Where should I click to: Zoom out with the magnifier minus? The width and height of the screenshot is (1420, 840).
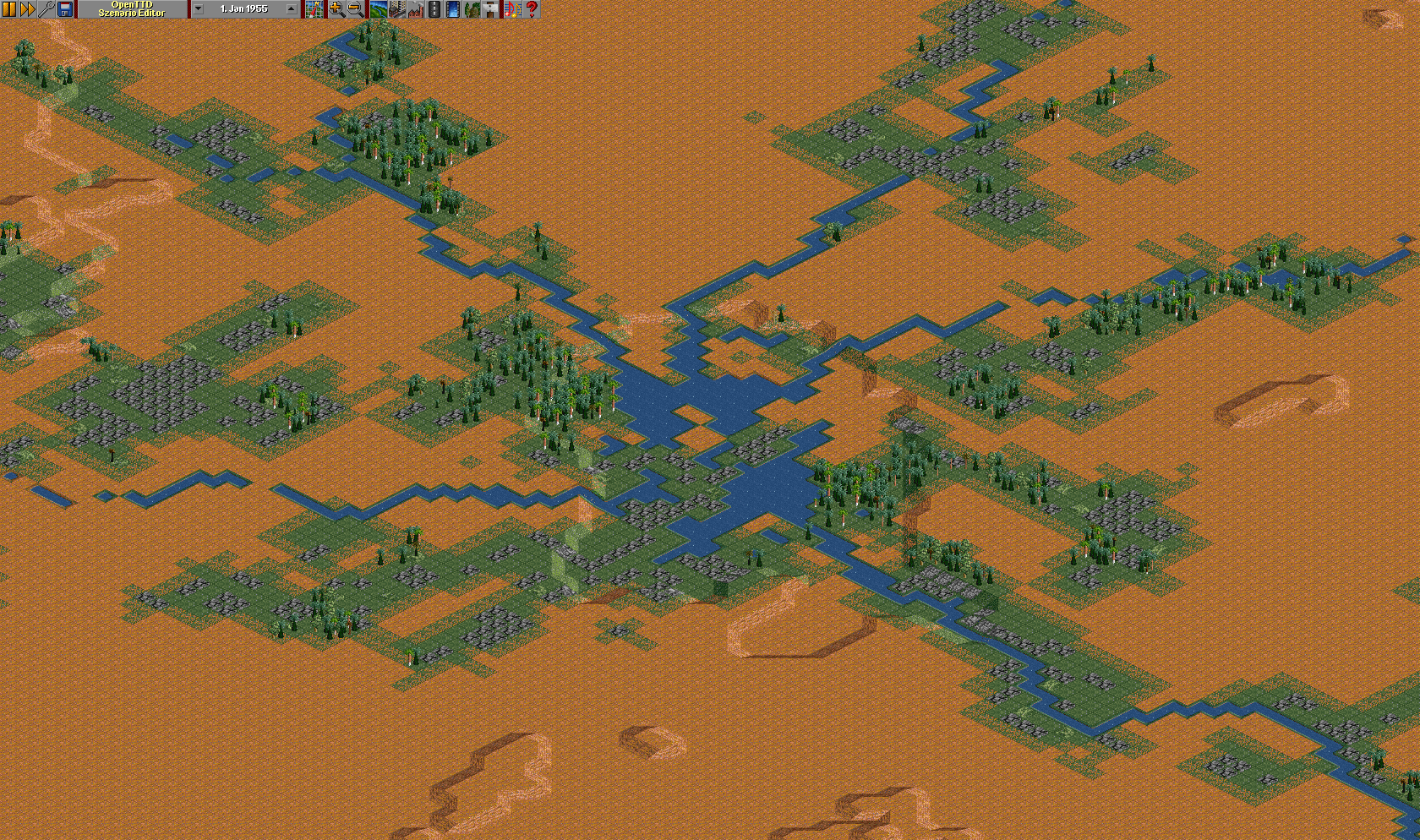[355, 9]
